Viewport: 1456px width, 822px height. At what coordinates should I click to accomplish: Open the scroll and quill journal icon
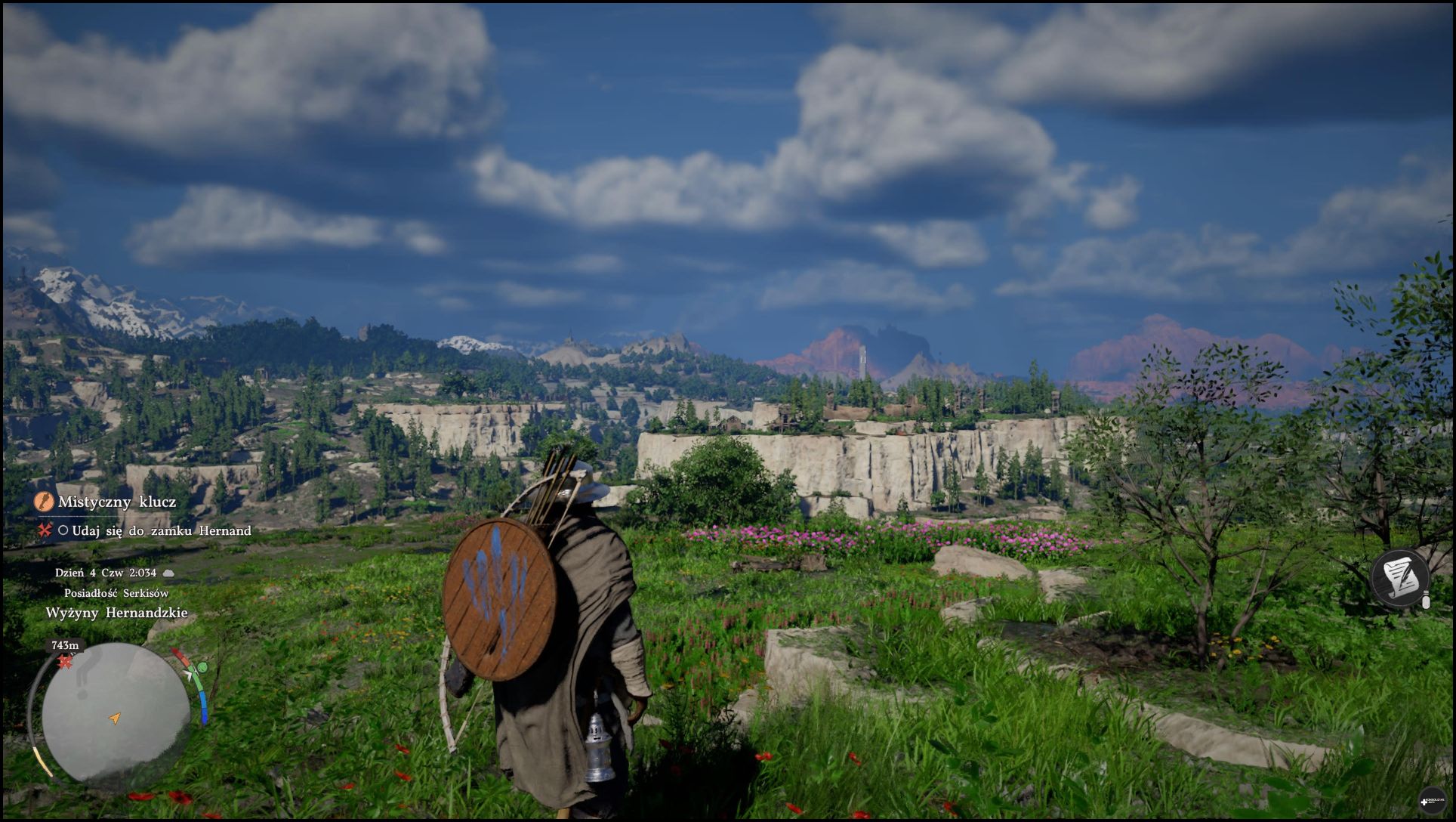point(1399,578)
